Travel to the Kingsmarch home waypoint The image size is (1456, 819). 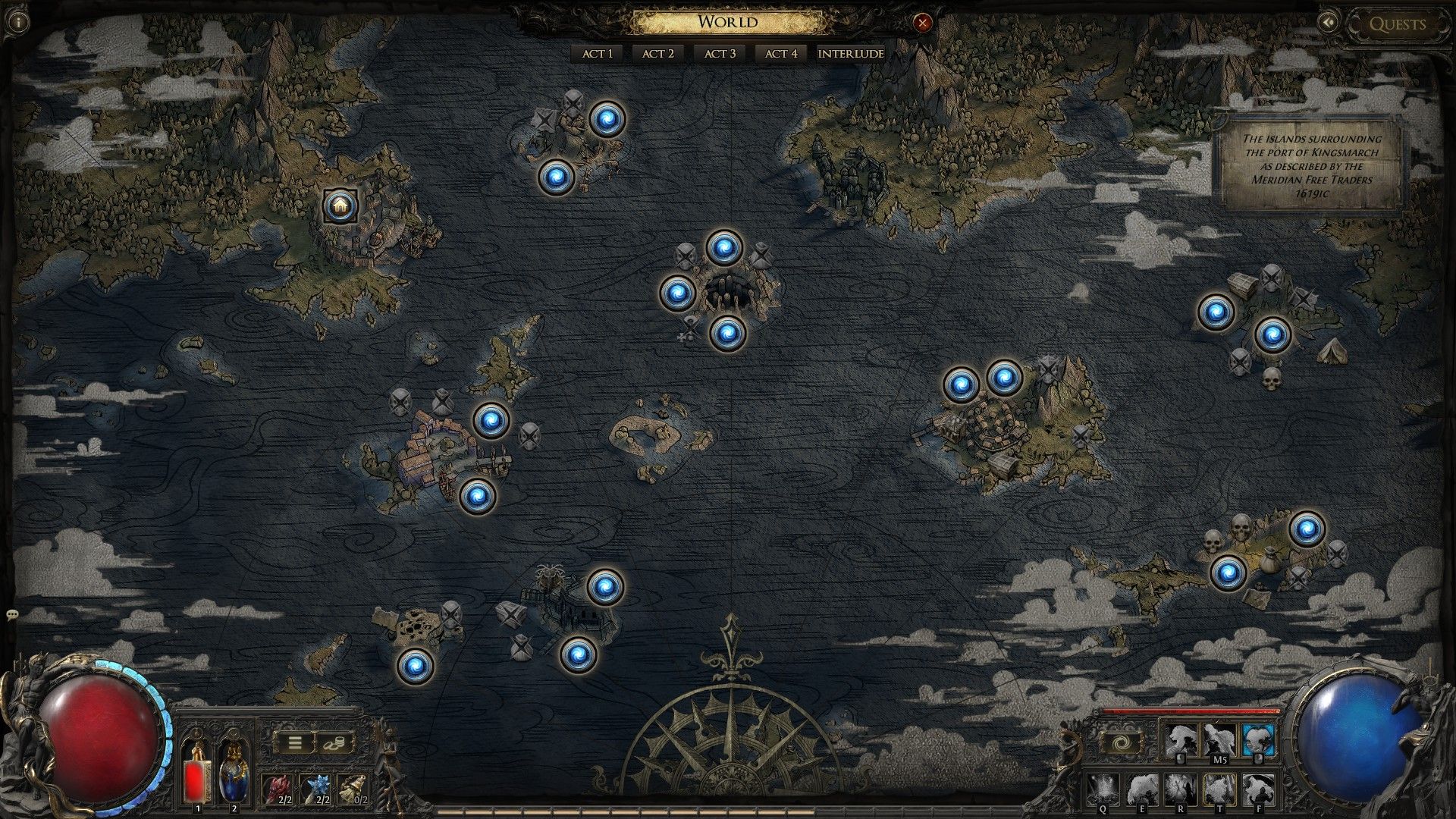click(339, 206)
